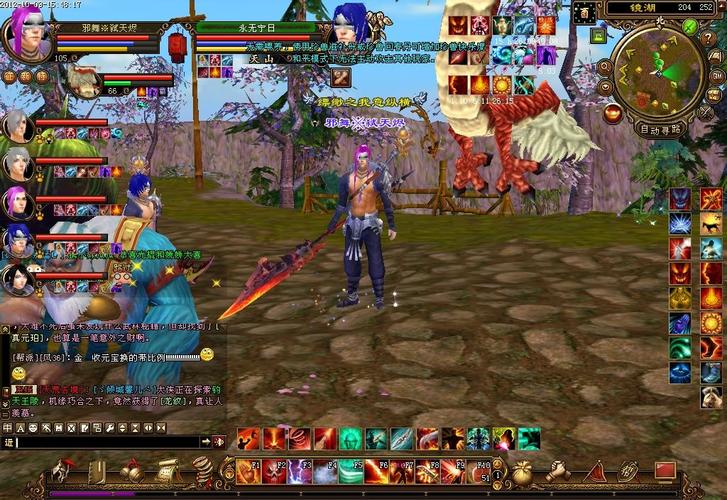The width and height of the screenshot is (727, 500).
Task: Open the scroll quest icon in bottom bar
Action: click(x=166, y=470)
